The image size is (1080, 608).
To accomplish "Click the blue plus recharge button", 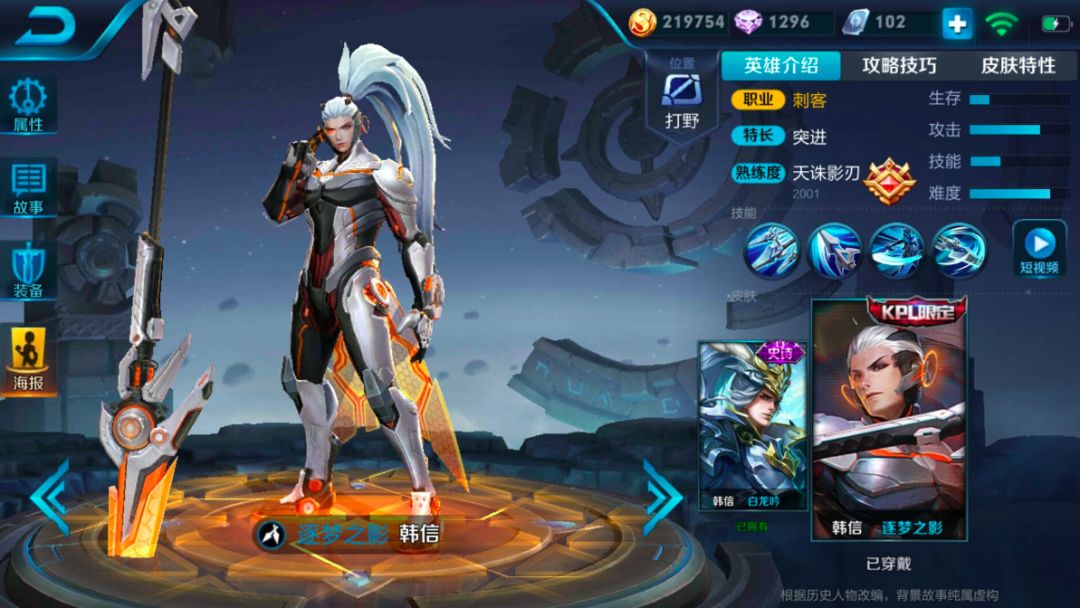I will point(957,23).
